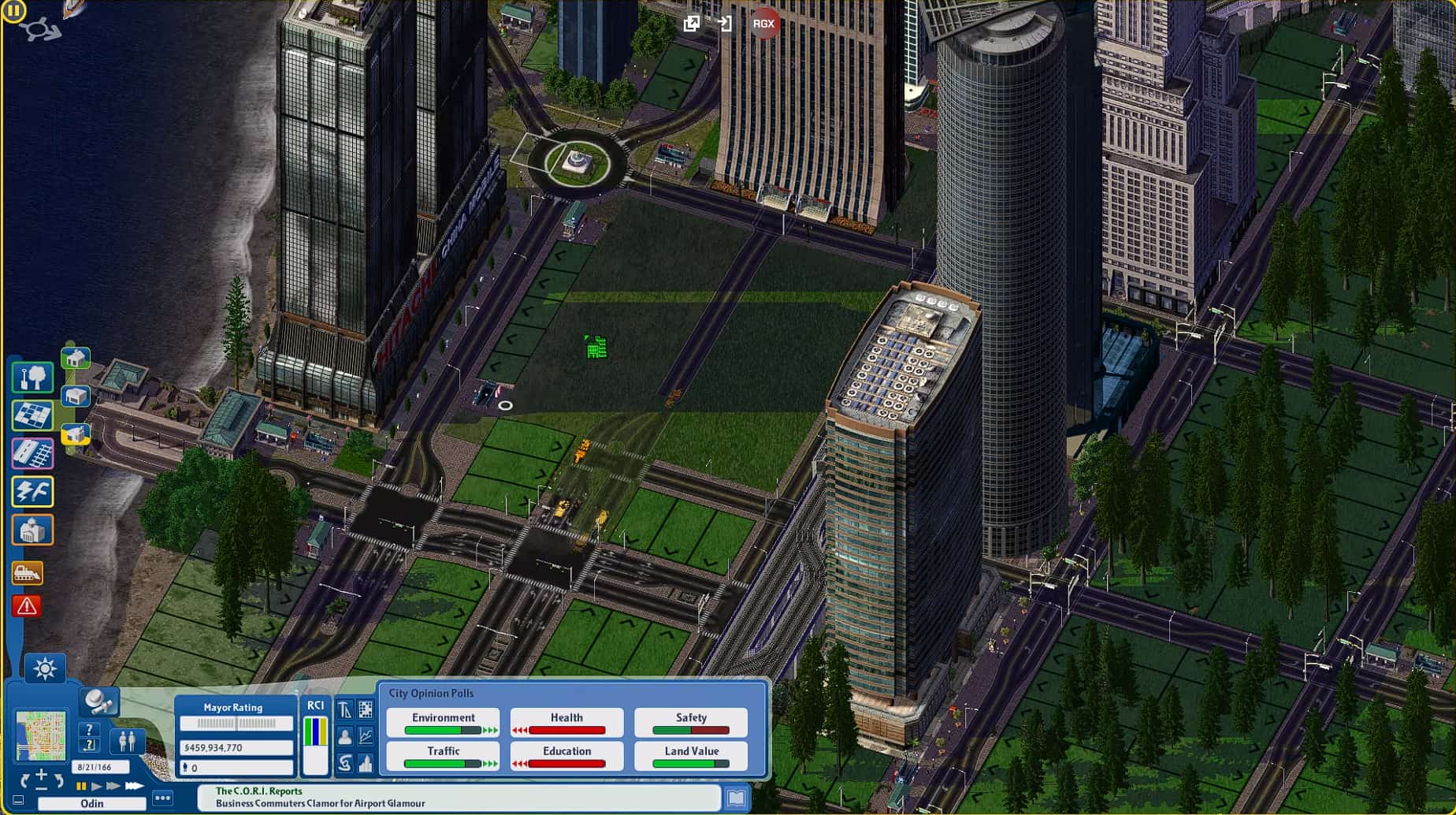Choose the residential zone button

[76, 359]
